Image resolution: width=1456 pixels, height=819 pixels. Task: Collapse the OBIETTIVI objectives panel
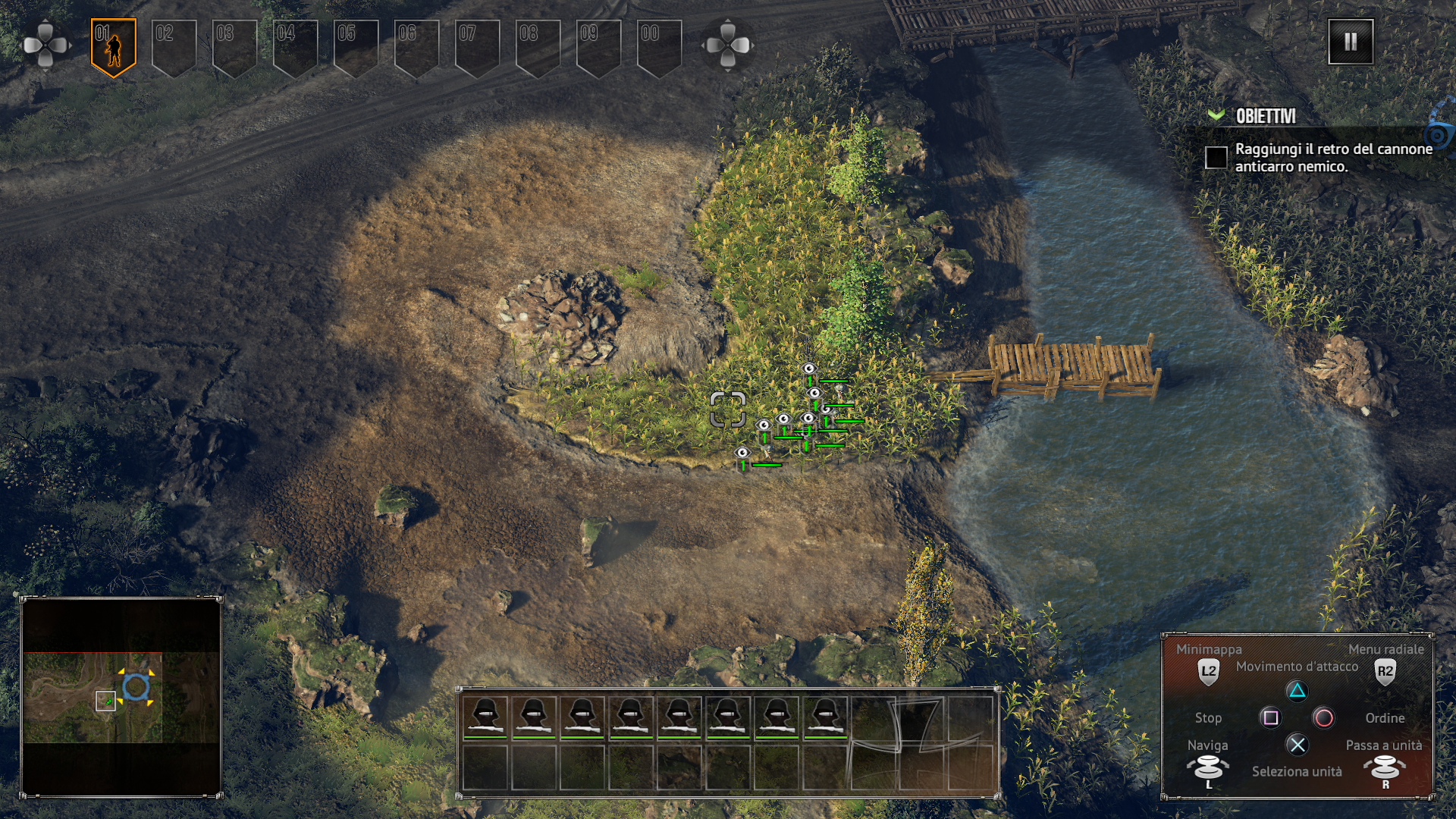point(1216,115)
